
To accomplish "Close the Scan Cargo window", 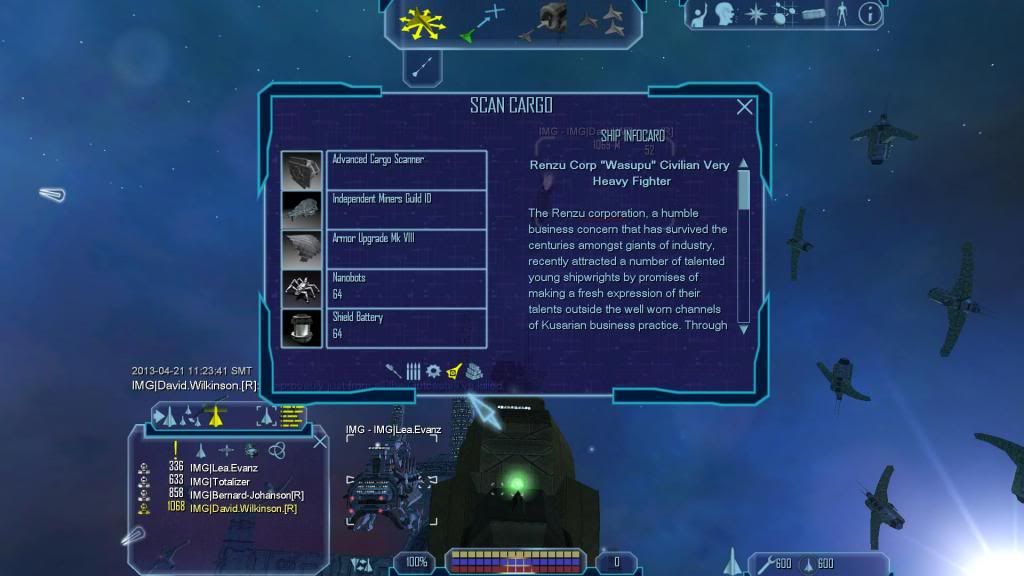I will pos(744,107).
